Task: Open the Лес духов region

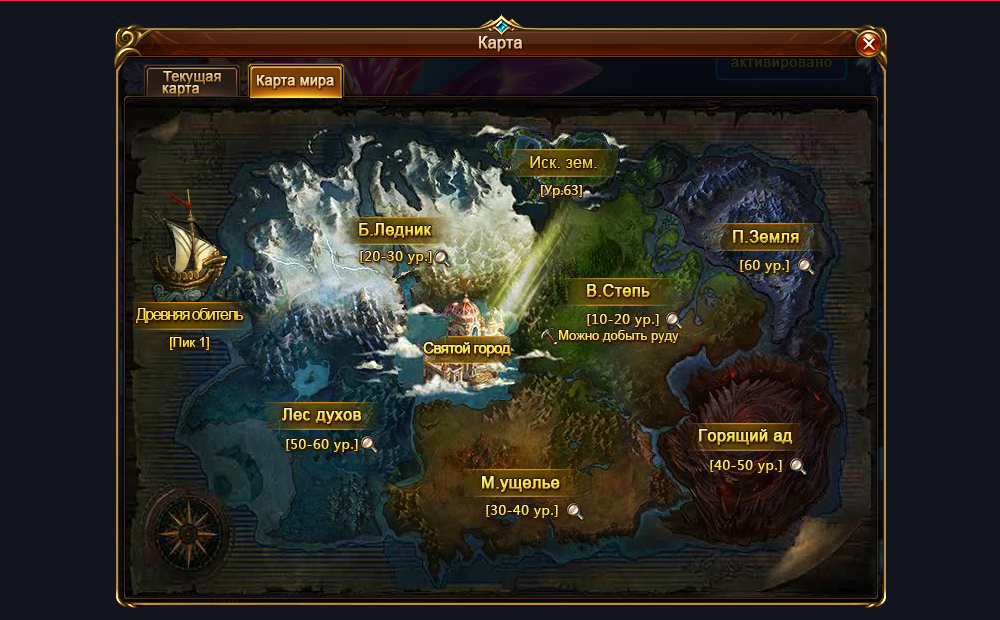Action: [x=323, y=416]
